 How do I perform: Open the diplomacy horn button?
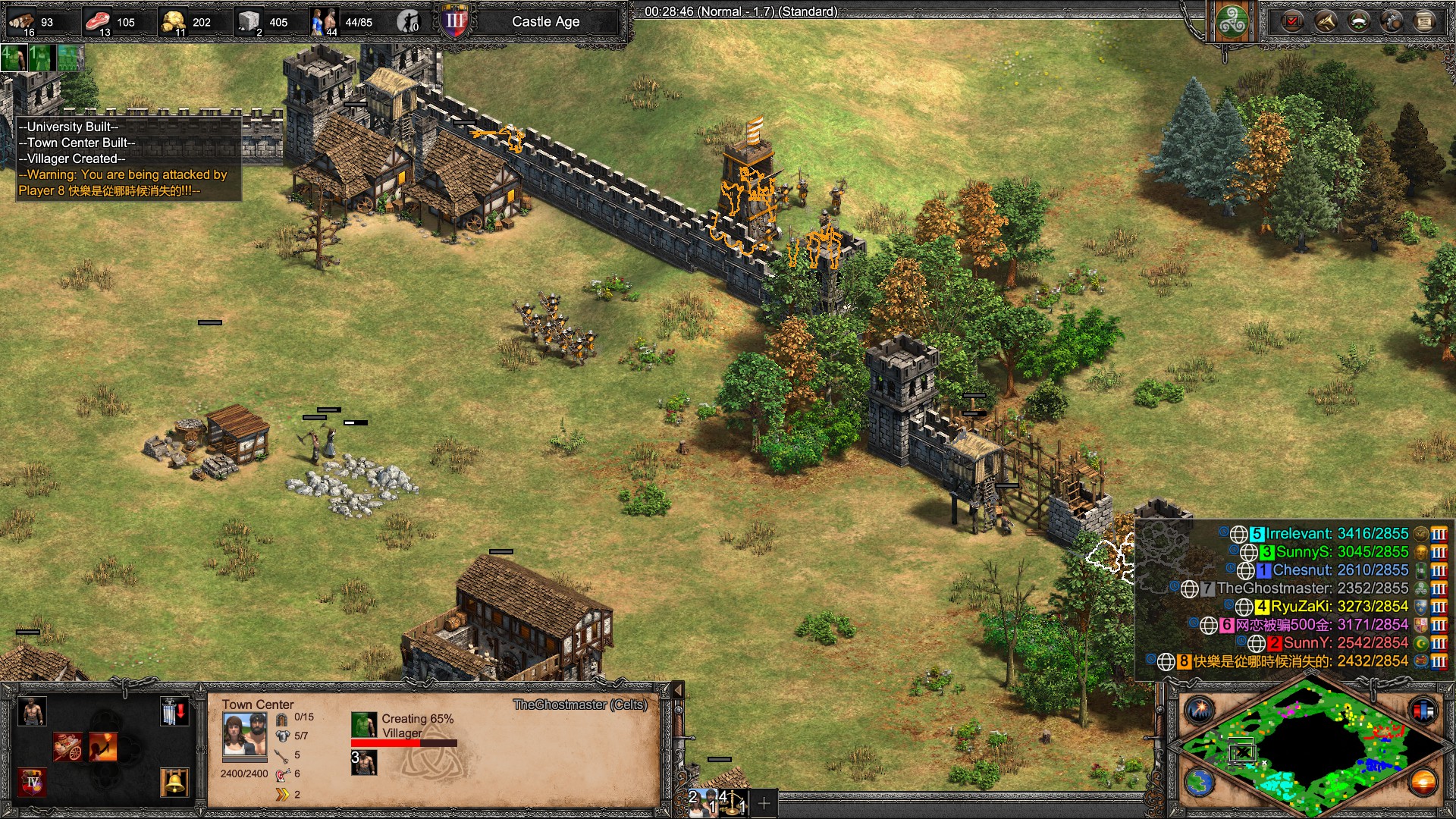[x=1326, y=21]
